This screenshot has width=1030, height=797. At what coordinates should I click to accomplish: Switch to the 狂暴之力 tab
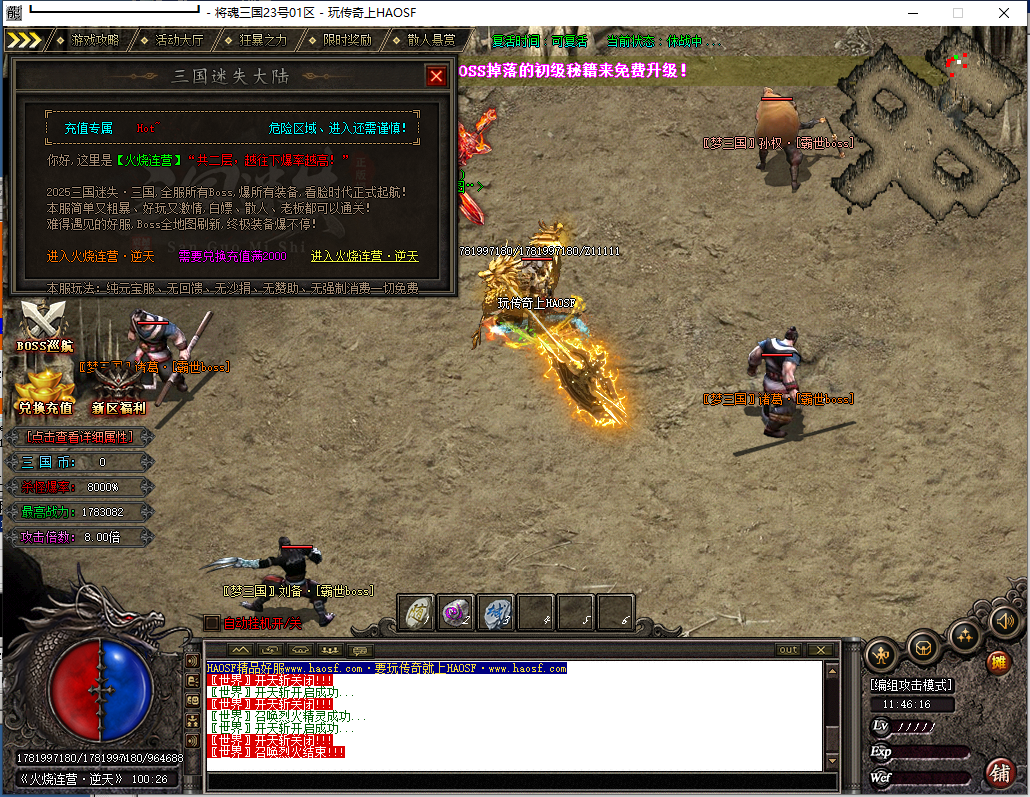click(263, 41)
